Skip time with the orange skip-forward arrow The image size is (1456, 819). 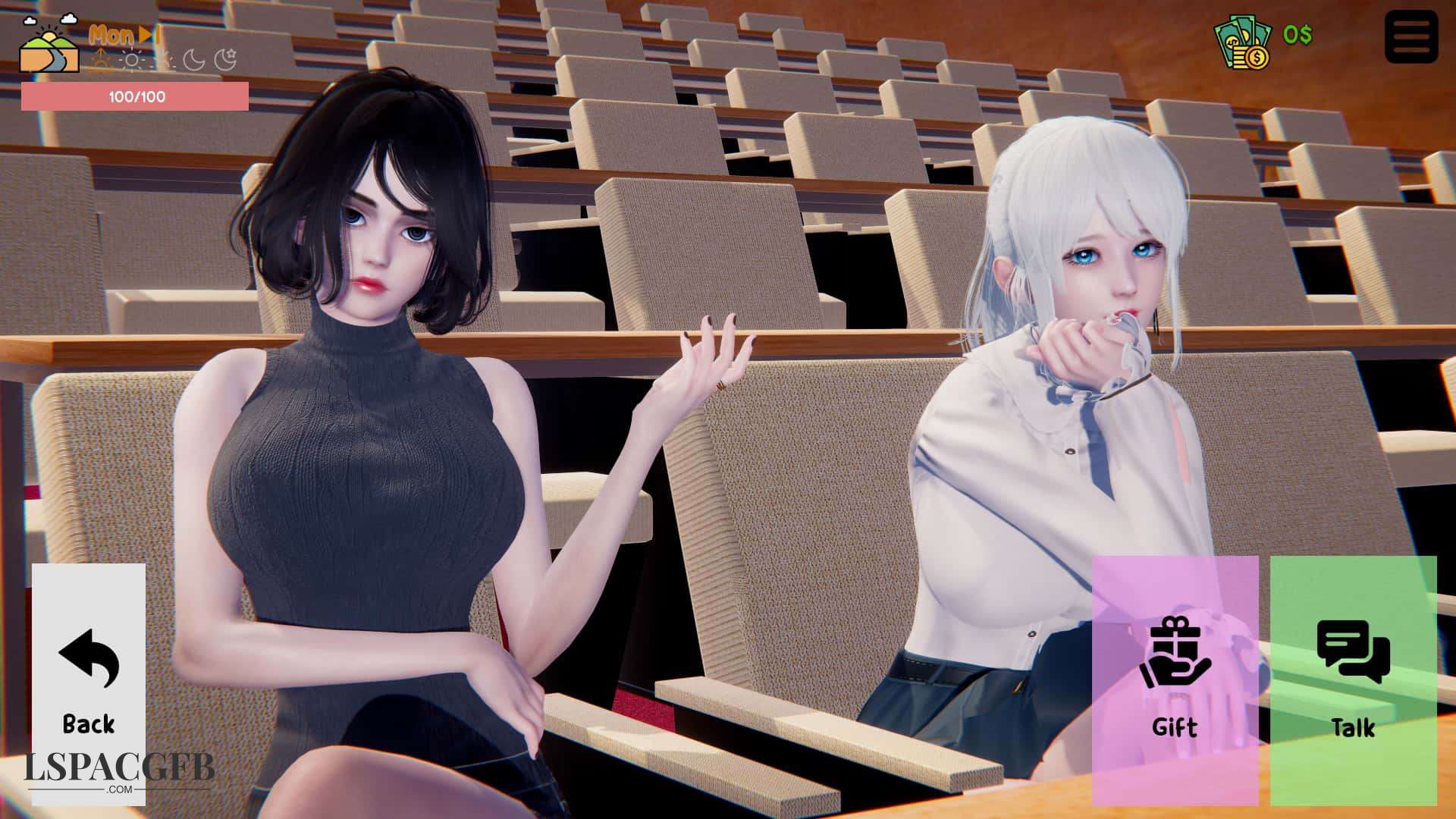coord(147,35)
